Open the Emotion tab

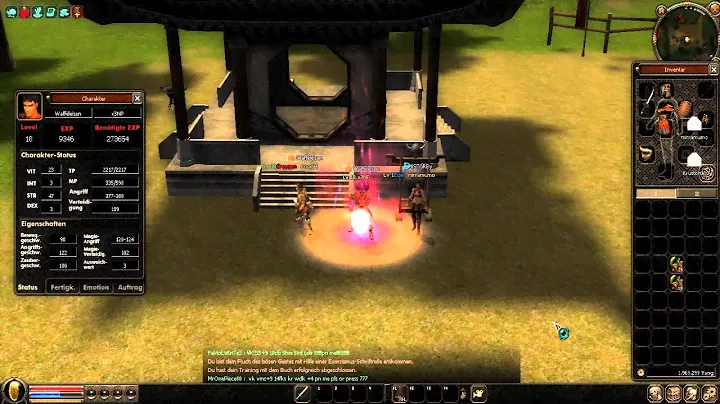tap(96, 287)
